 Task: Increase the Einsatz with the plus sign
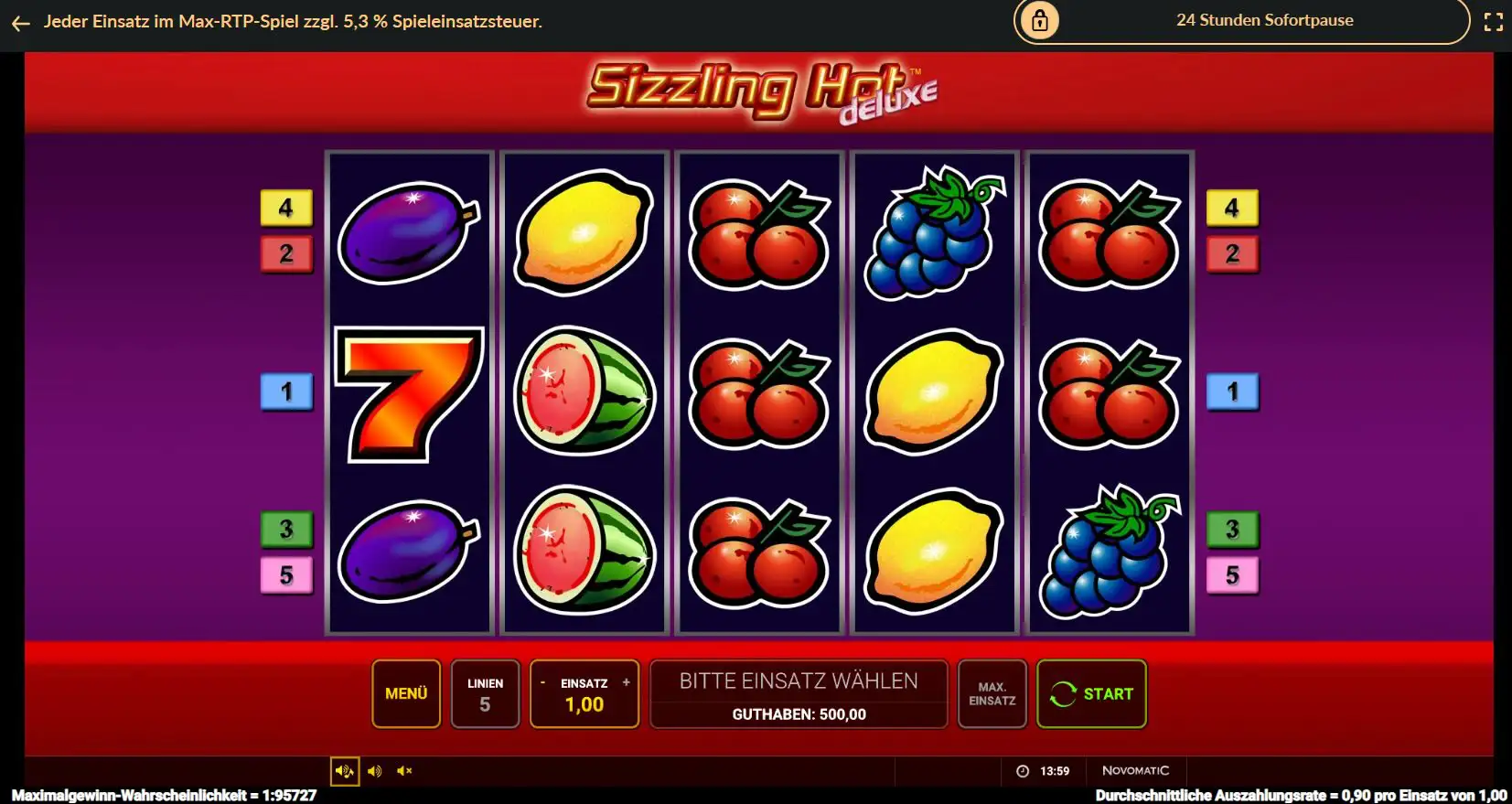626,681
